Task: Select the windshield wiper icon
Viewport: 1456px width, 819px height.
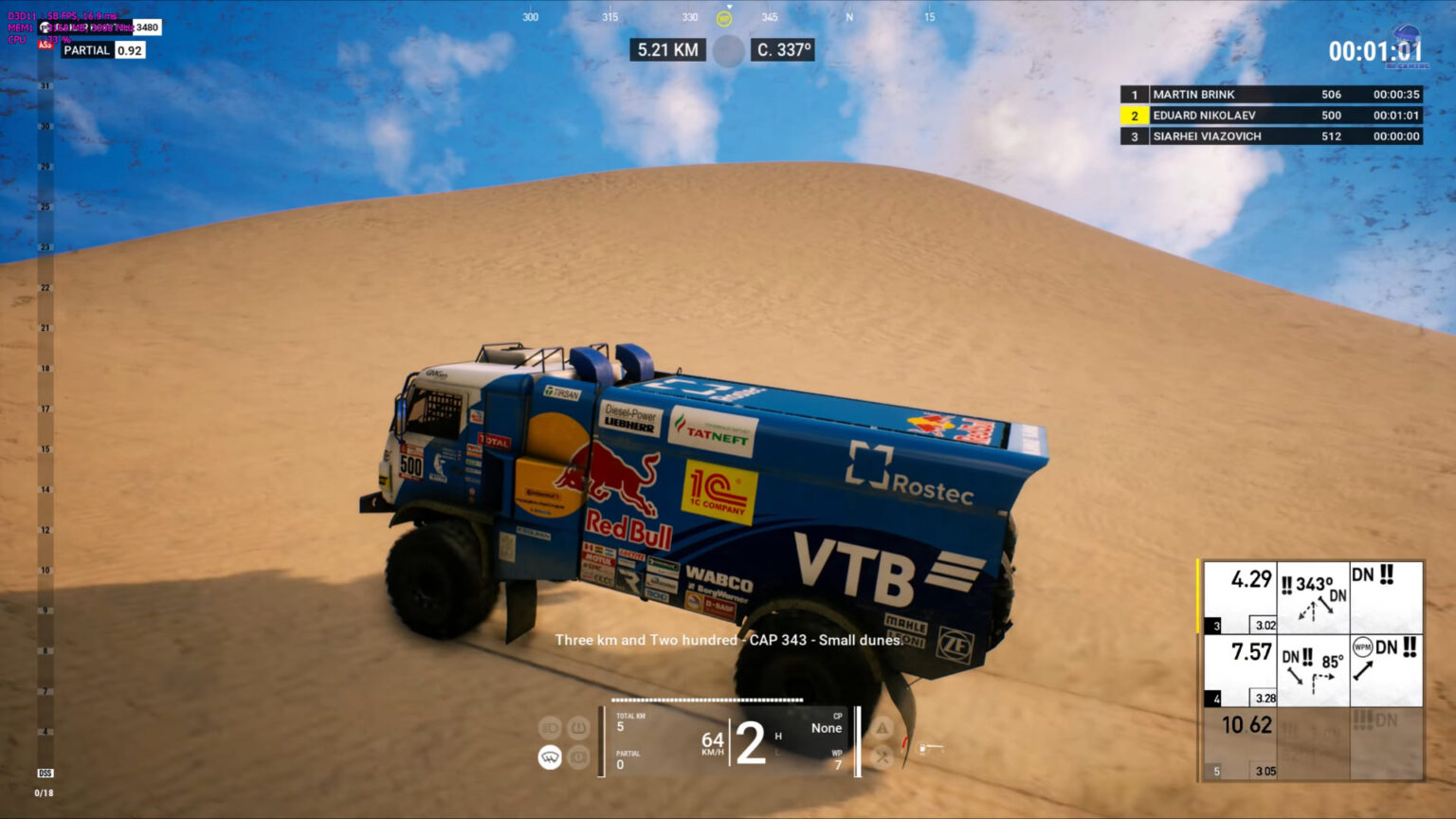Action: pyautogui.click(x=550, y=757)
